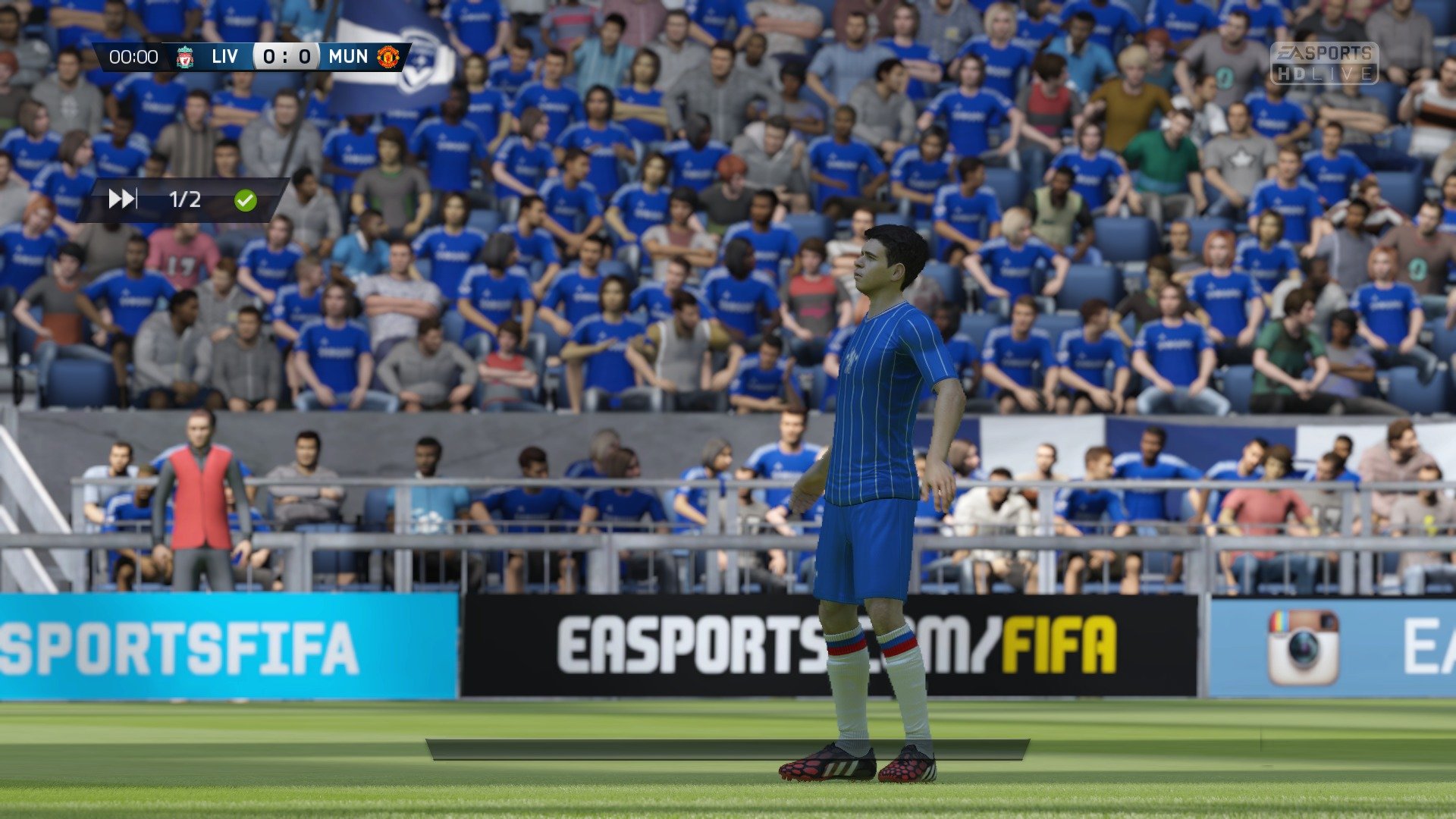Screen dimensions: 1456x819
Task: Select the standing player in blue kit
Action: coord(880,493)
